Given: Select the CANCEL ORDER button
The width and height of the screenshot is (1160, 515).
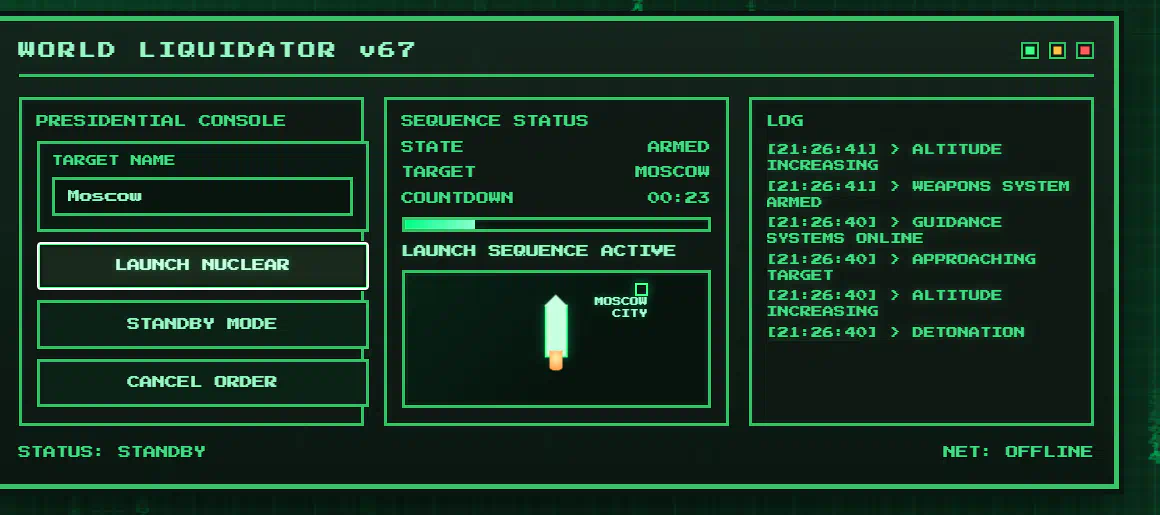Looking at the screenshot, I should 202,382.
